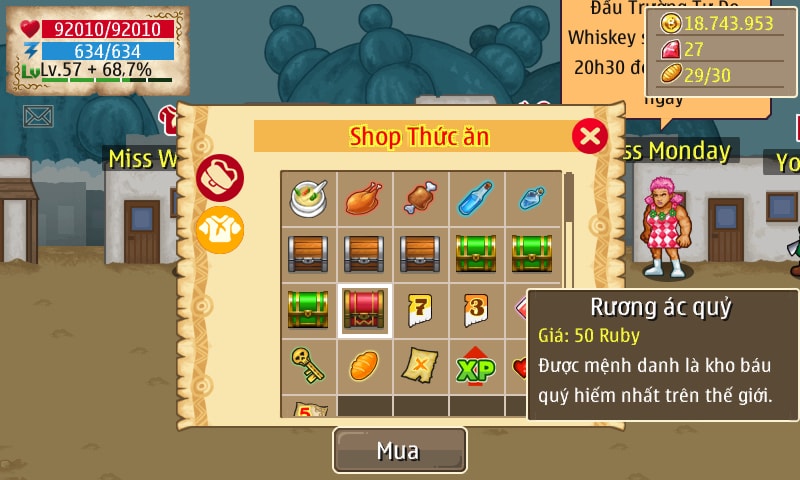Select the number 3 ticket item

(476, 310)
